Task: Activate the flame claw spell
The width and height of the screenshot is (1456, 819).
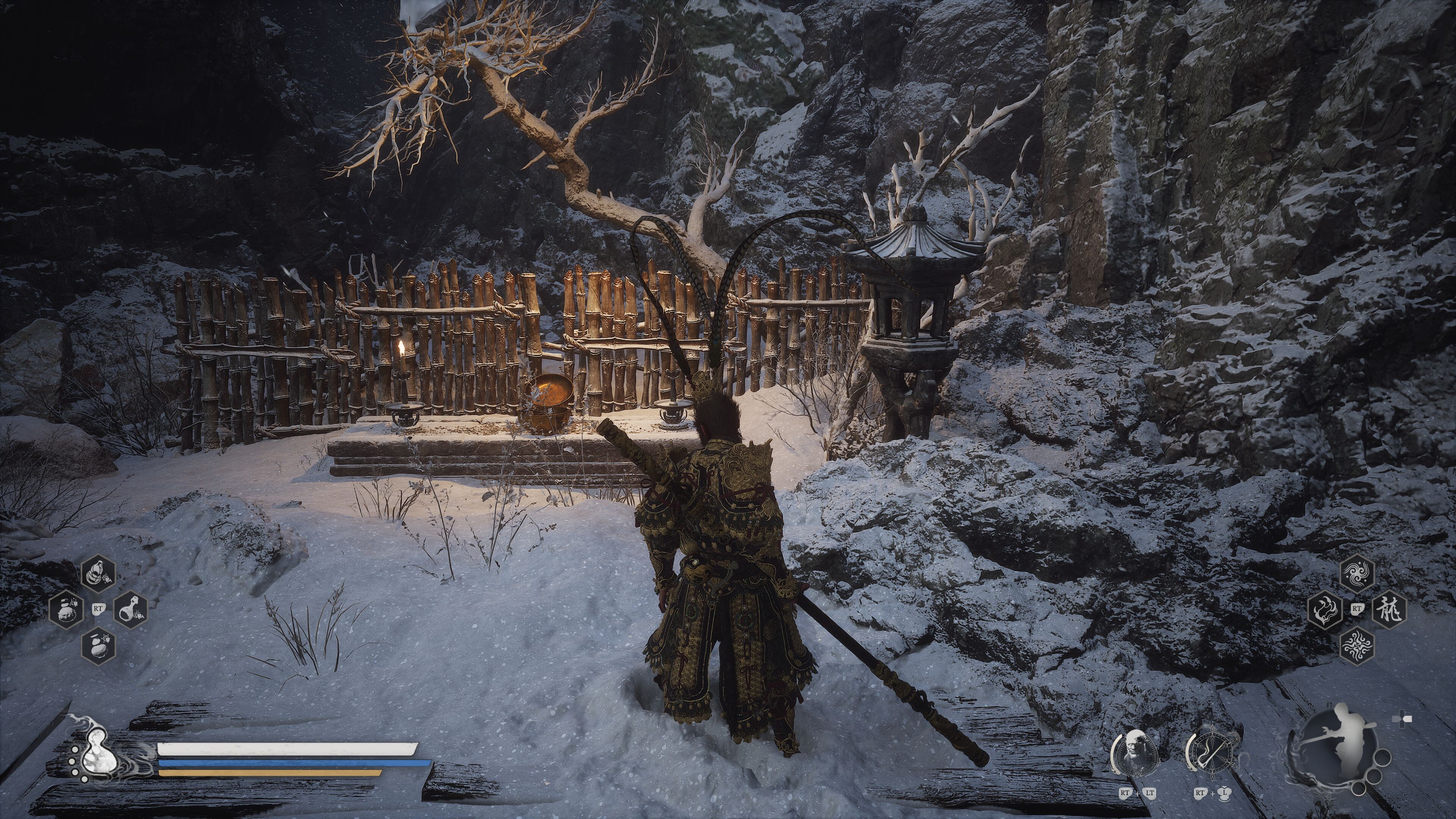Action: point(1324,610)
